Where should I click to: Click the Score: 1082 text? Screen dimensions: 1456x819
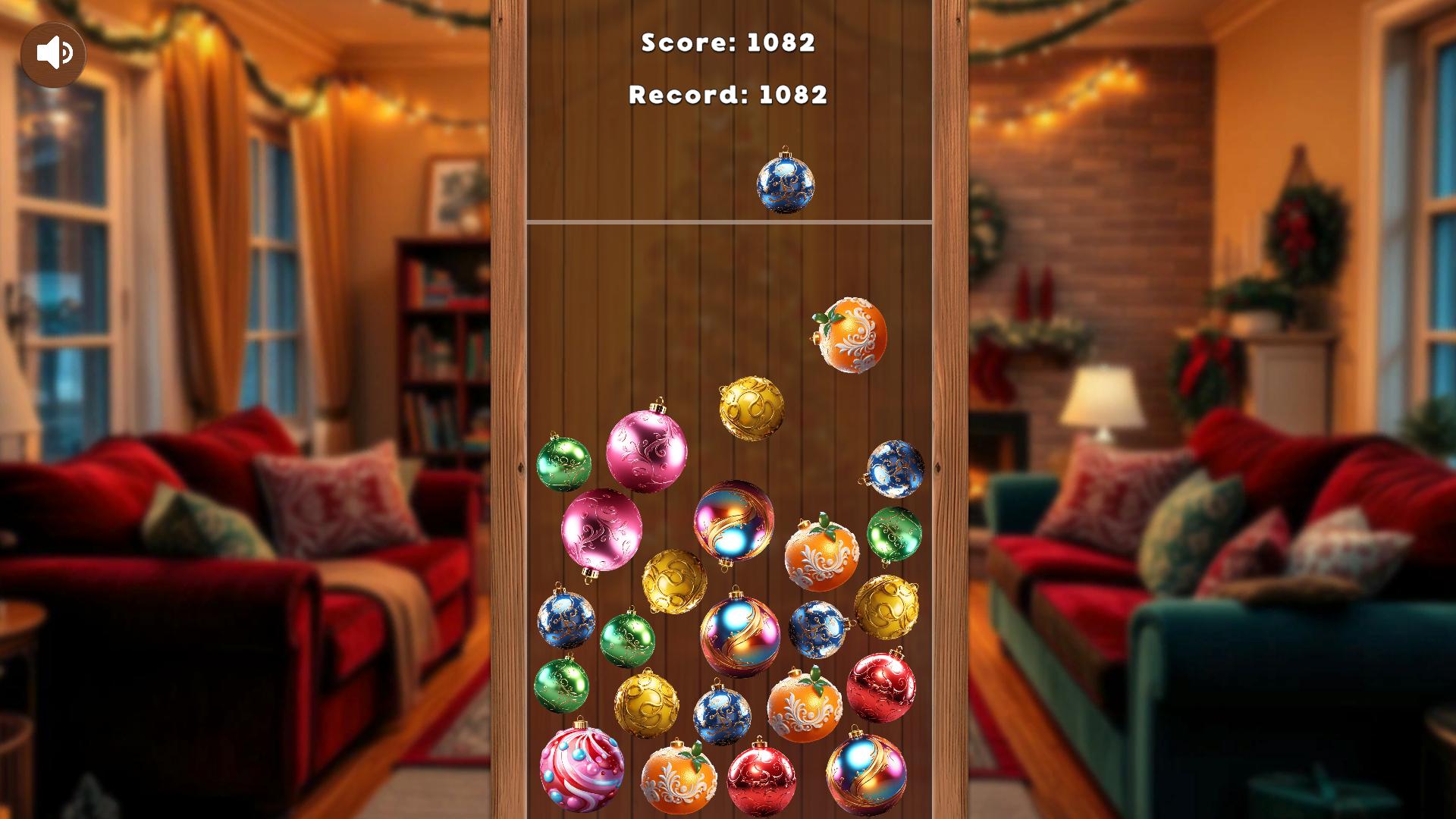[x=729, y=45]
